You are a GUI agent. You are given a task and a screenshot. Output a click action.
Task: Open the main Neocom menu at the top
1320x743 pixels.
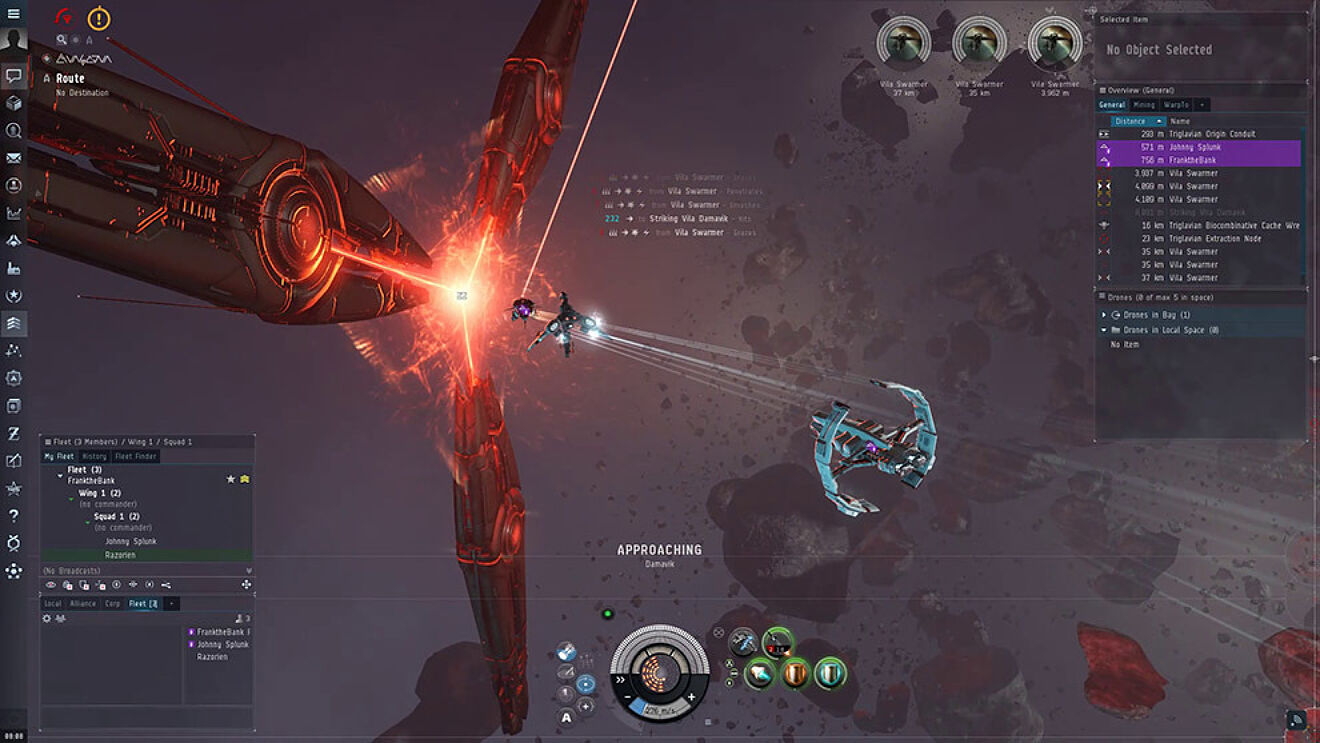[13, 15]
